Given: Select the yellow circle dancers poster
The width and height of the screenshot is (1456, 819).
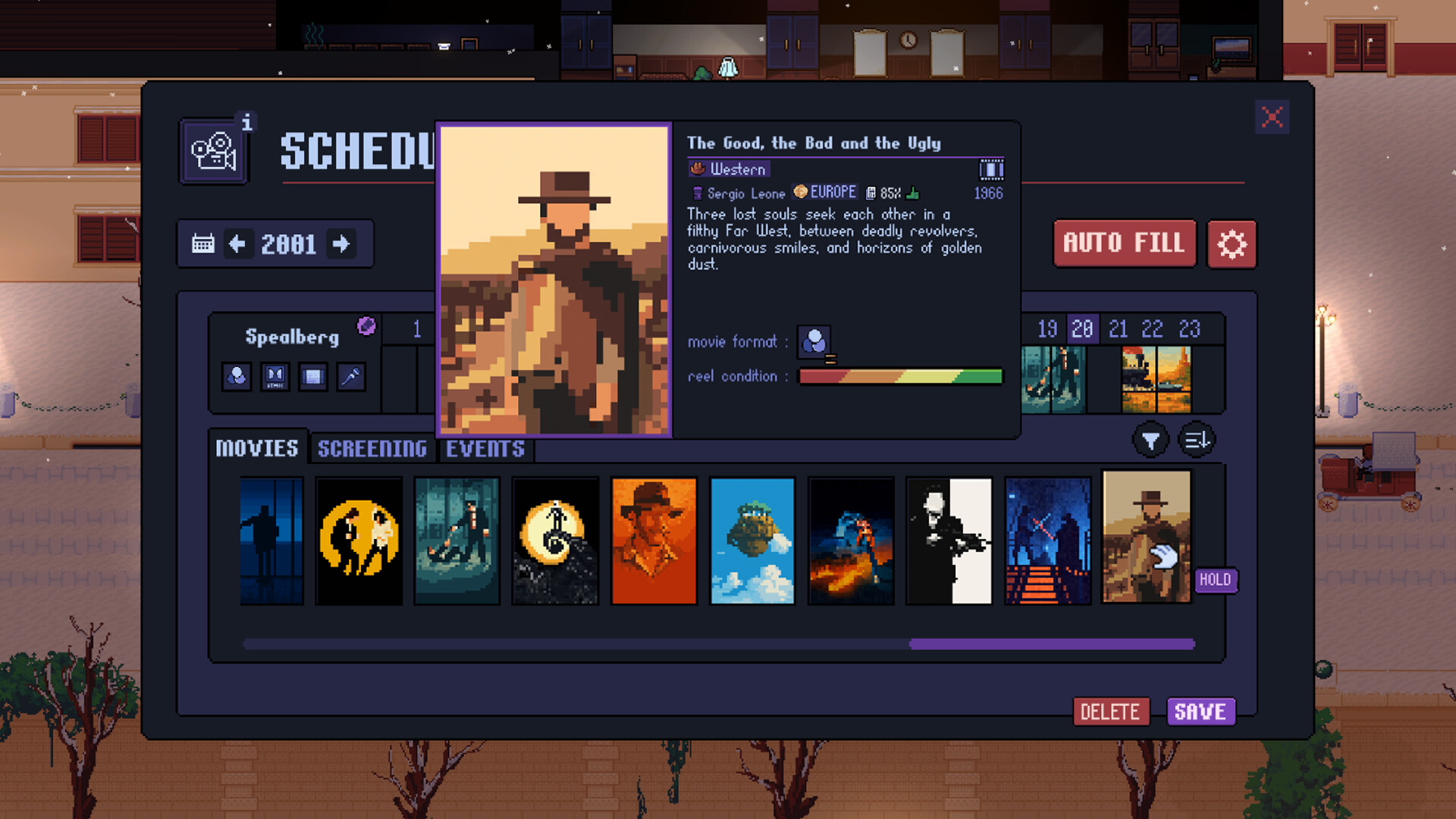Looking at the screenshot, I should 359,541.
